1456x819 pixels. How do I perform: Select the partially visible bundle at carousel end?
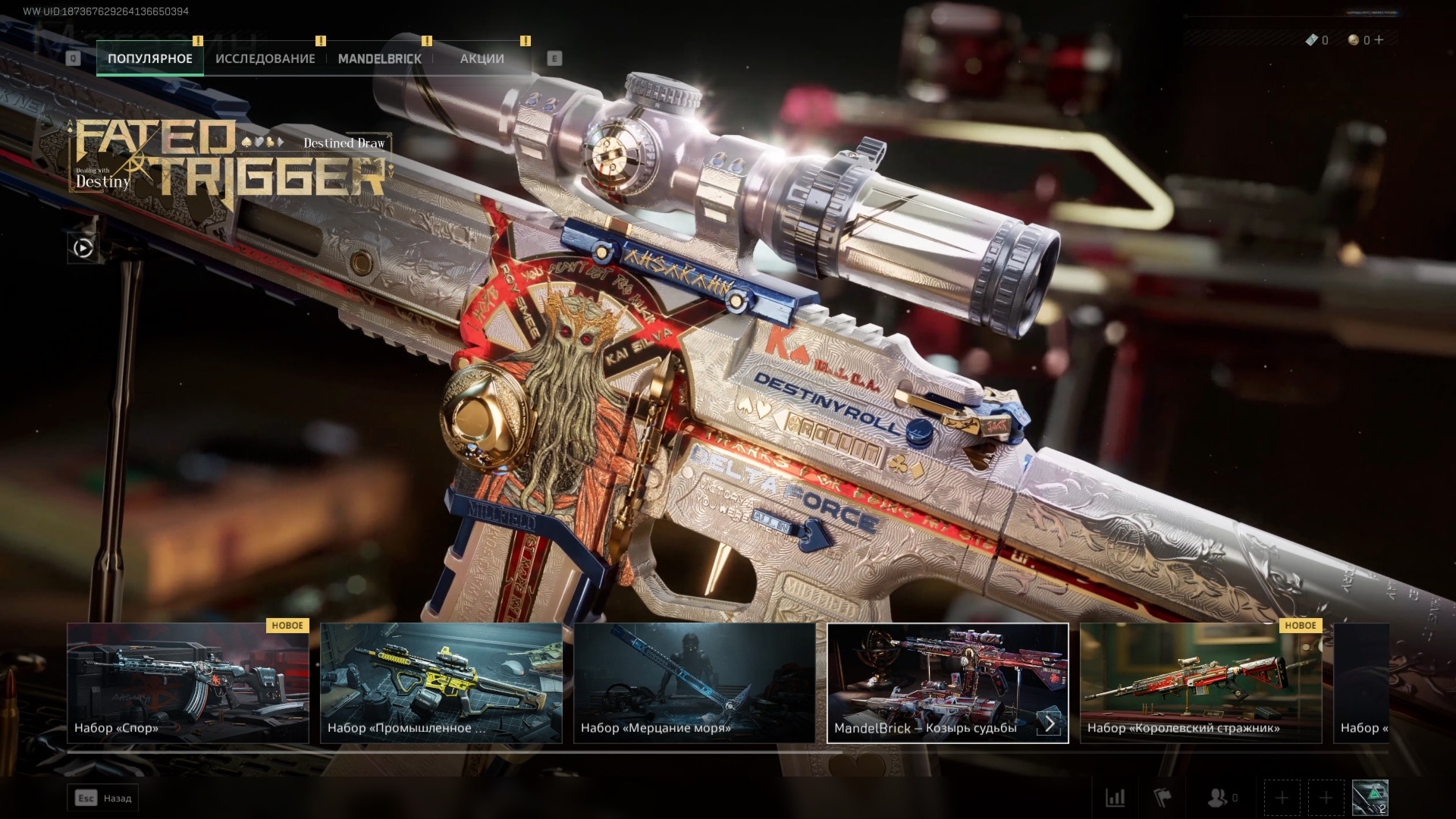(1362, 682)
